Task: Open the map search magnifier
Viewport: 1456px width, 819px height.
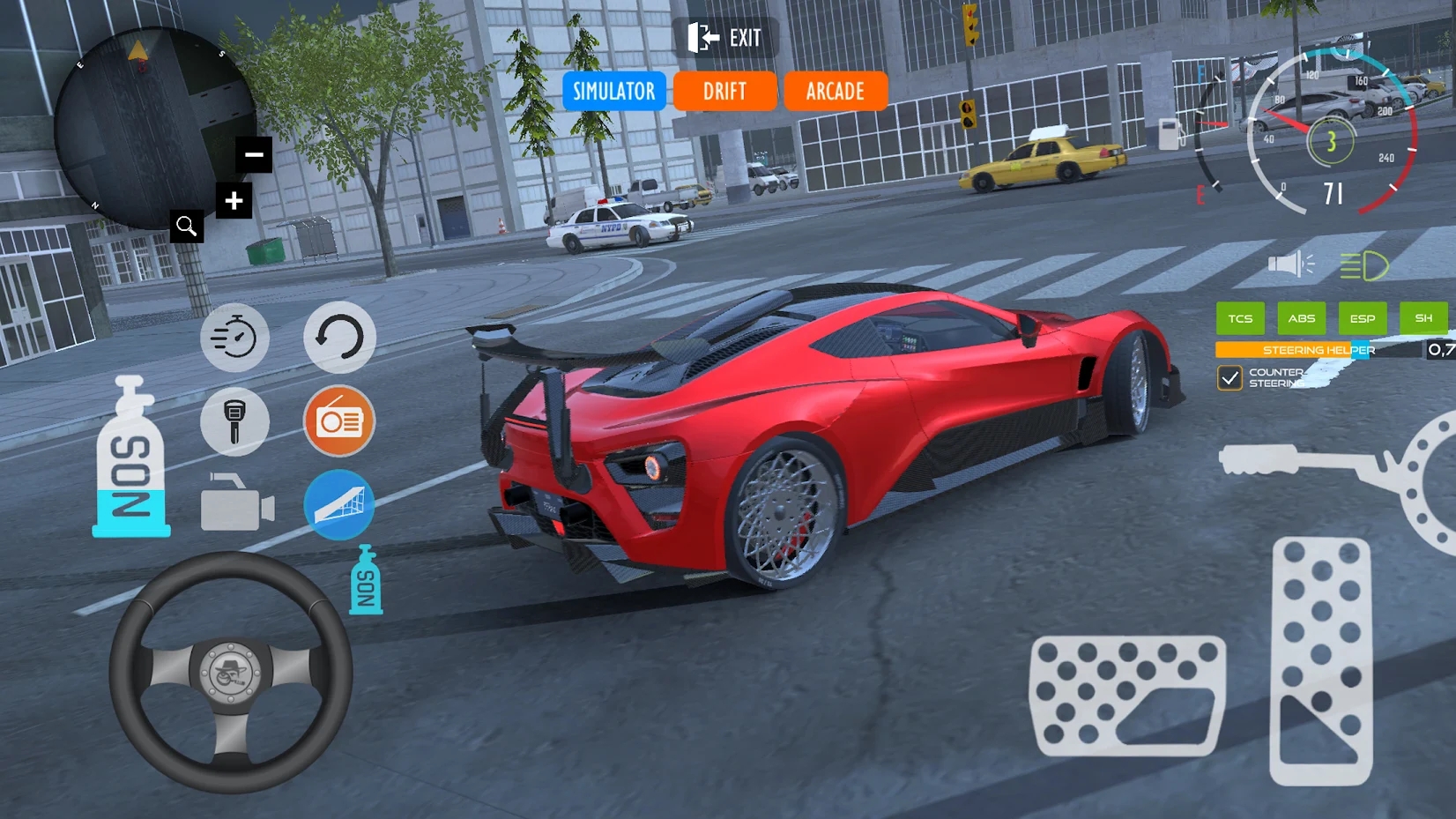Action: 186,227
